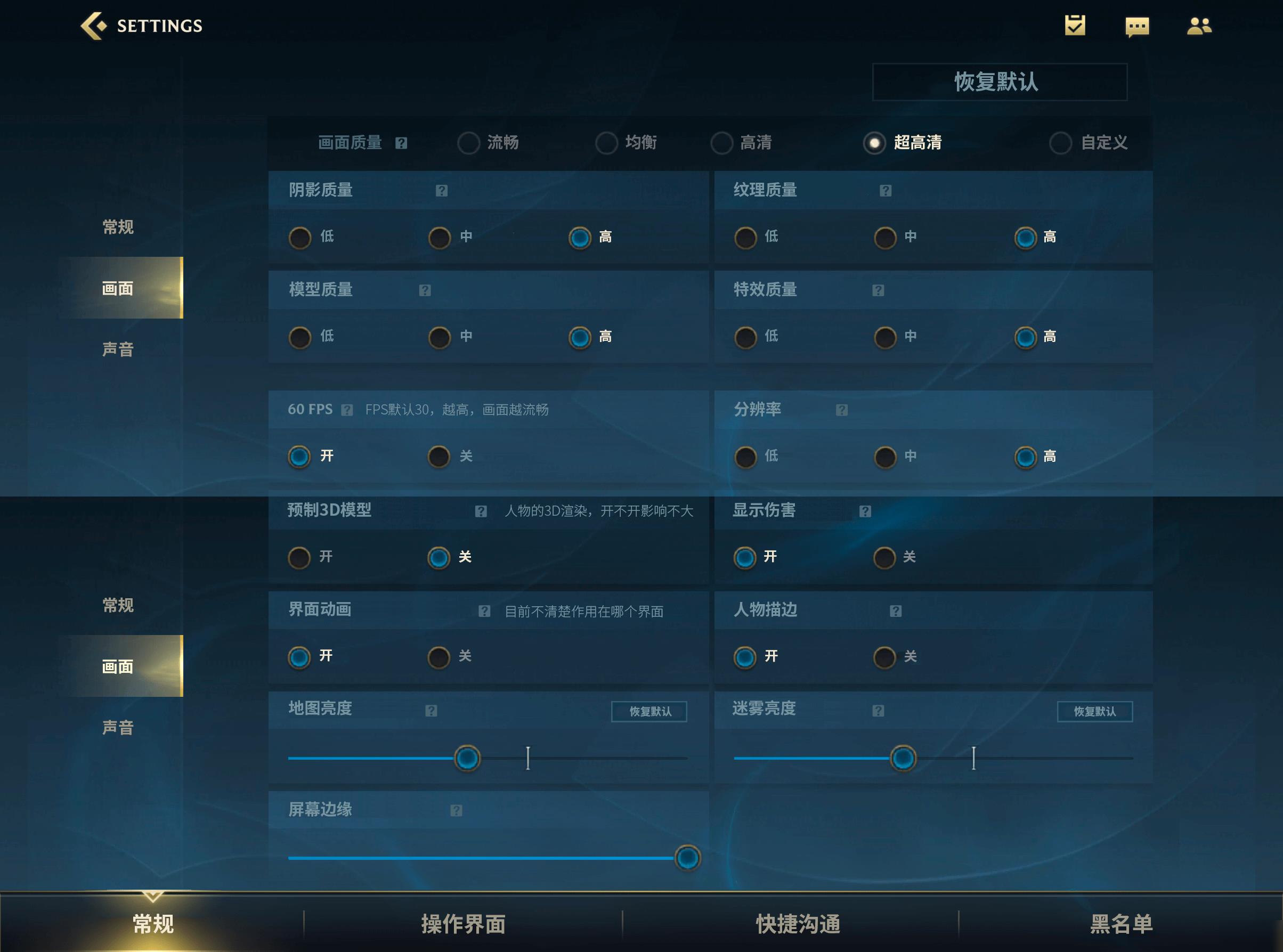Click the help icon next to 迷雾亮度
The image size is (1283, 952).
pos(879,711)
